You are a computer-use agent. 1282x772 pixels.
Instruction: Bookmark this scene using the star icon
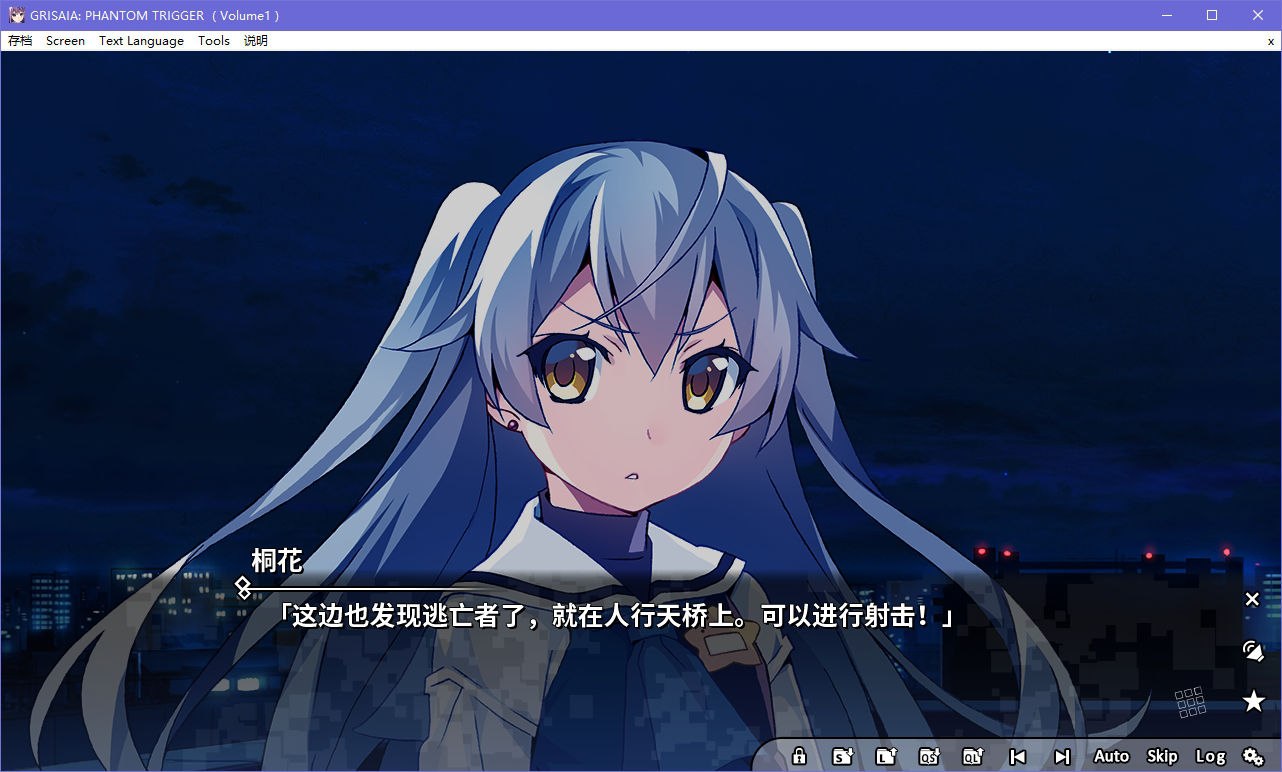click(1253, 701)
